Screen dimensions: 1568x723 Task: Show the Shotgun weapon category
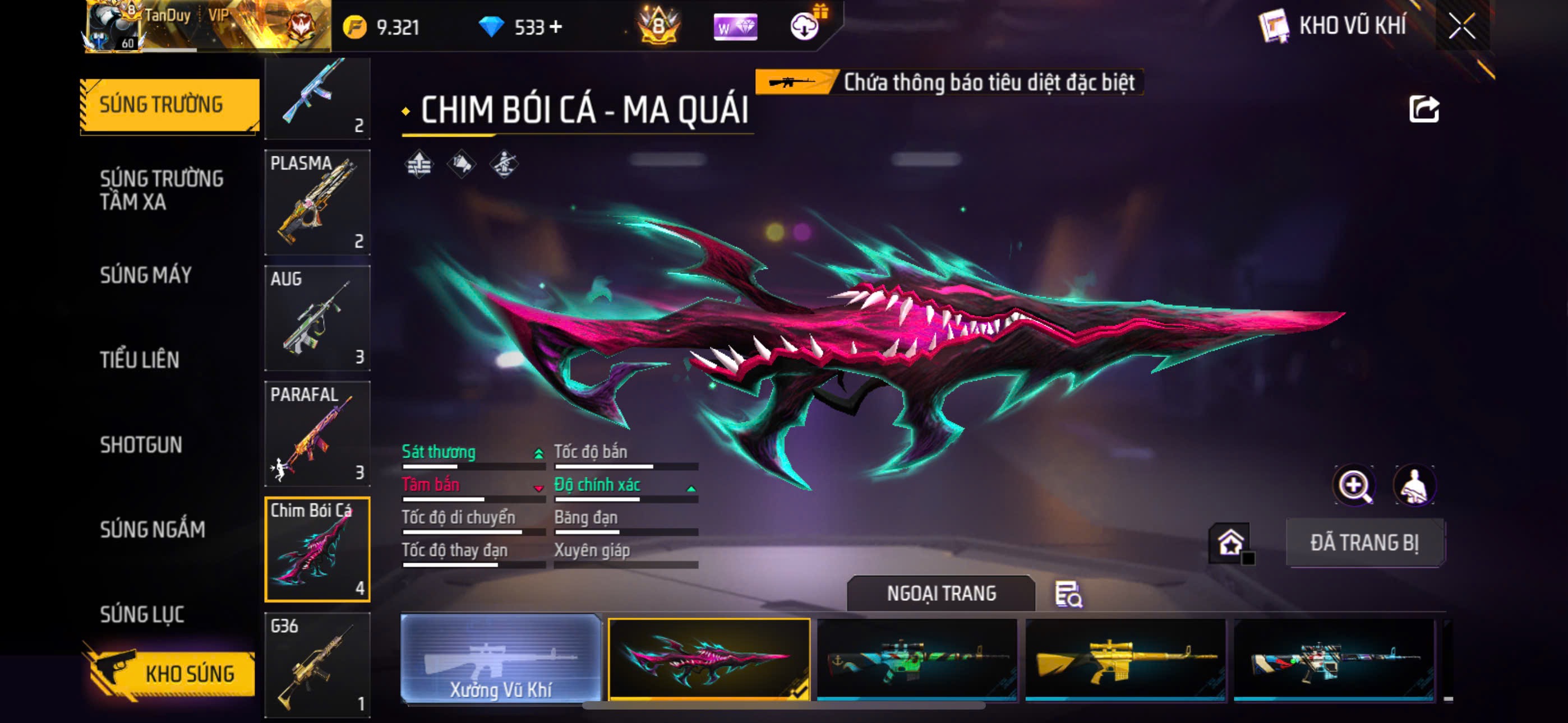[x=141, y=445]
